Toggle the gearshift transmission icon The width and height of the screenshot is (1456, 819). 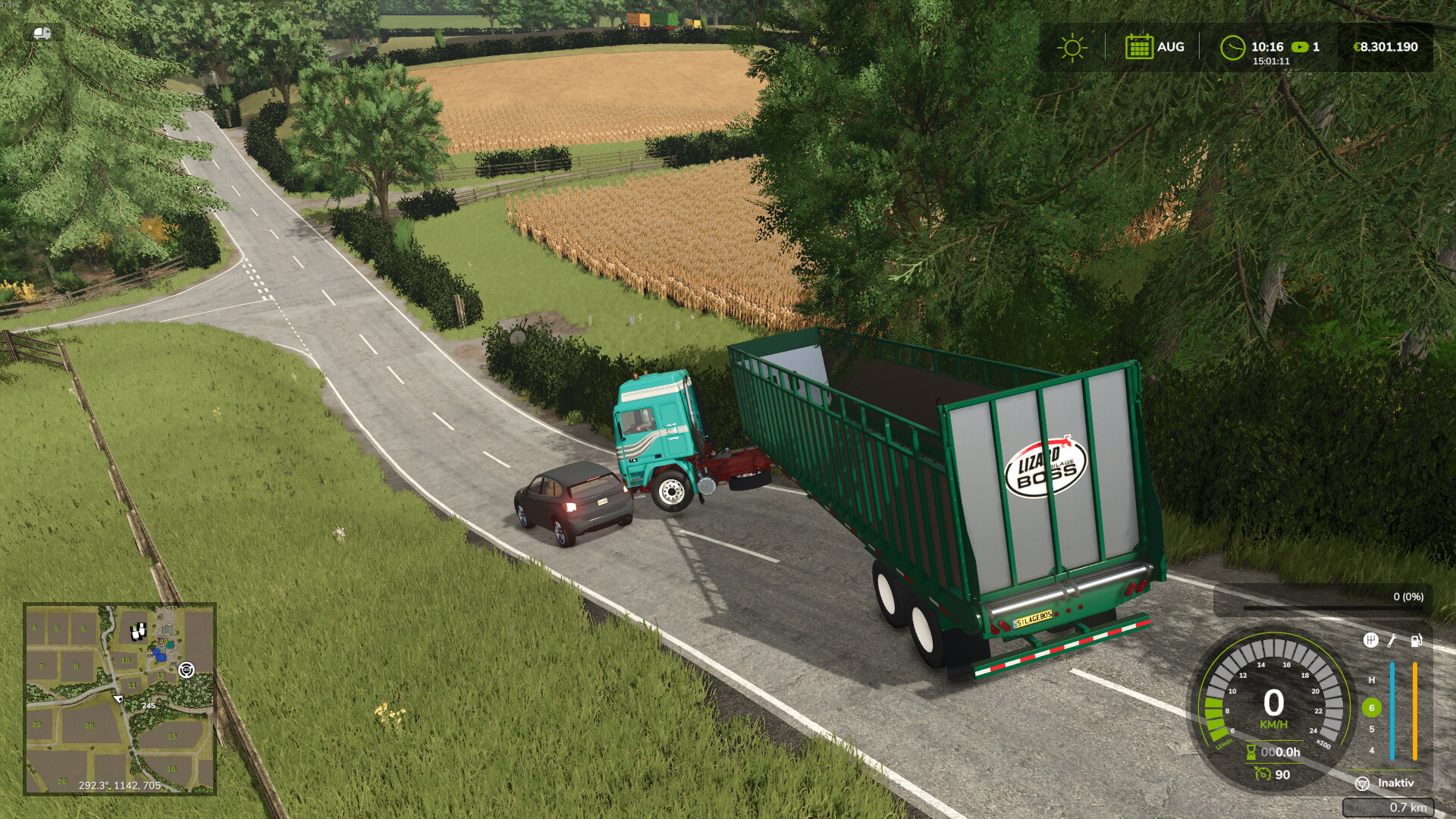click(x=1370, y=641)
